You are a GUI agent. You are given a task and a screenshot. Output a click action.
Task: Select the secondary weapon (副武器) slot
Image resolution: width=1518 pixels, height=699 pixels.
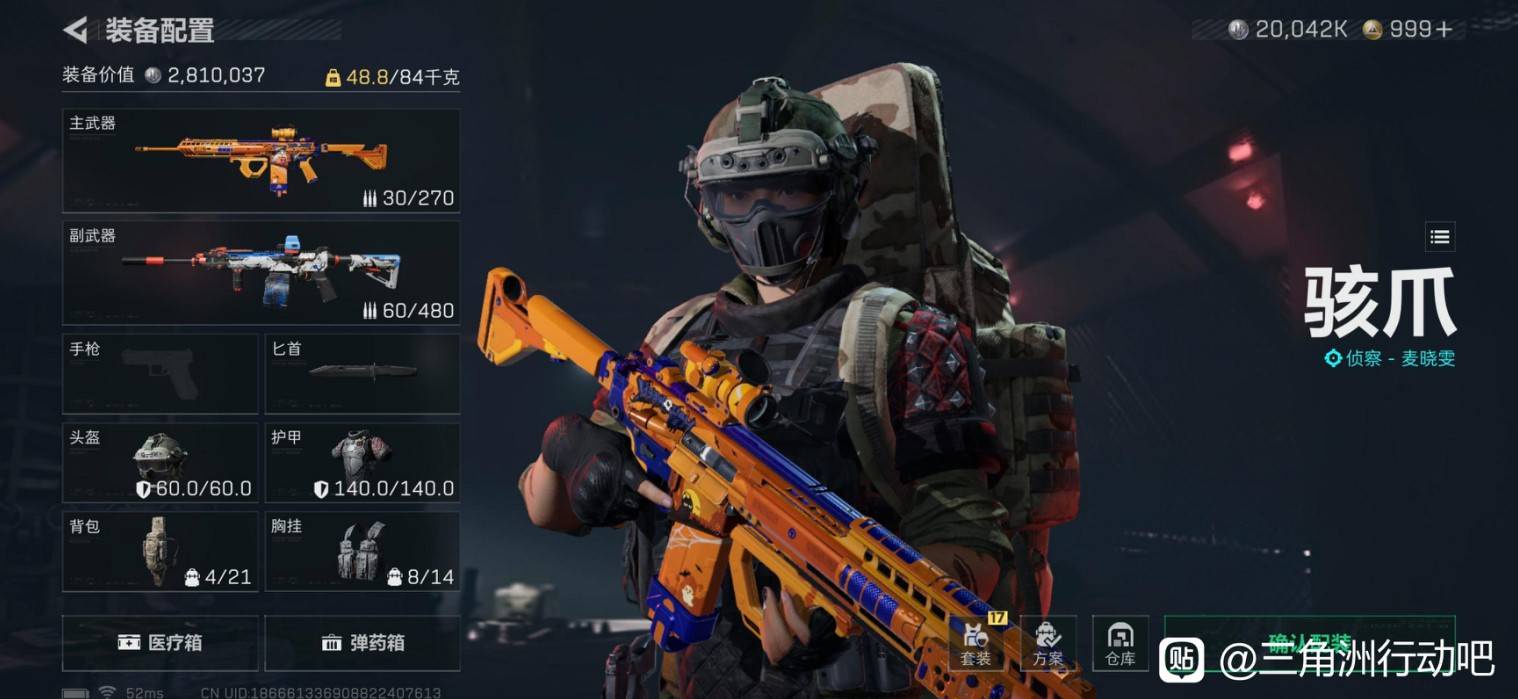(x=261, y=273)
